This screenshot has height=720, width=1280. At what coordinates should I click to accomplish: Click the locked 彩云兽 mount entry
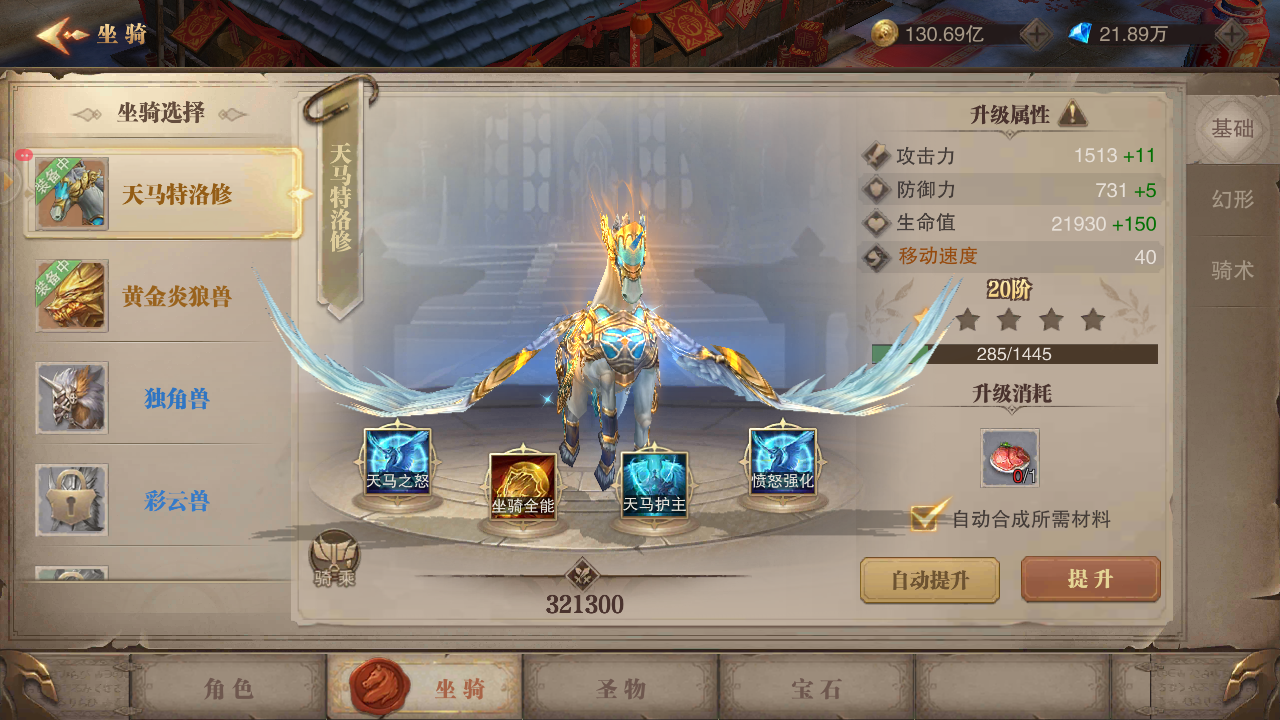click(150, 500)
